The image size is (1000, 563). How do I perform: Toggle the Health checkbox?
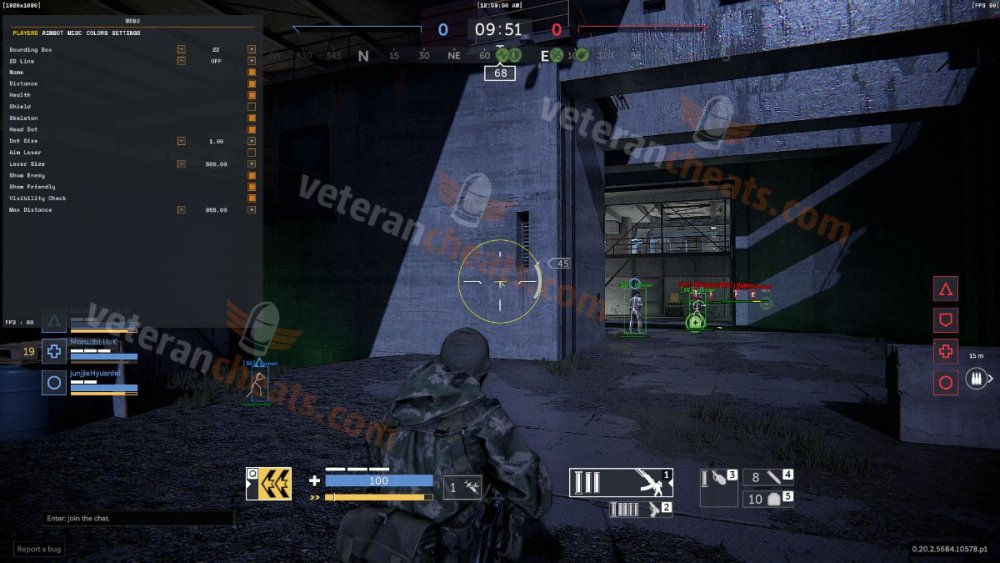tap(251, 95)
